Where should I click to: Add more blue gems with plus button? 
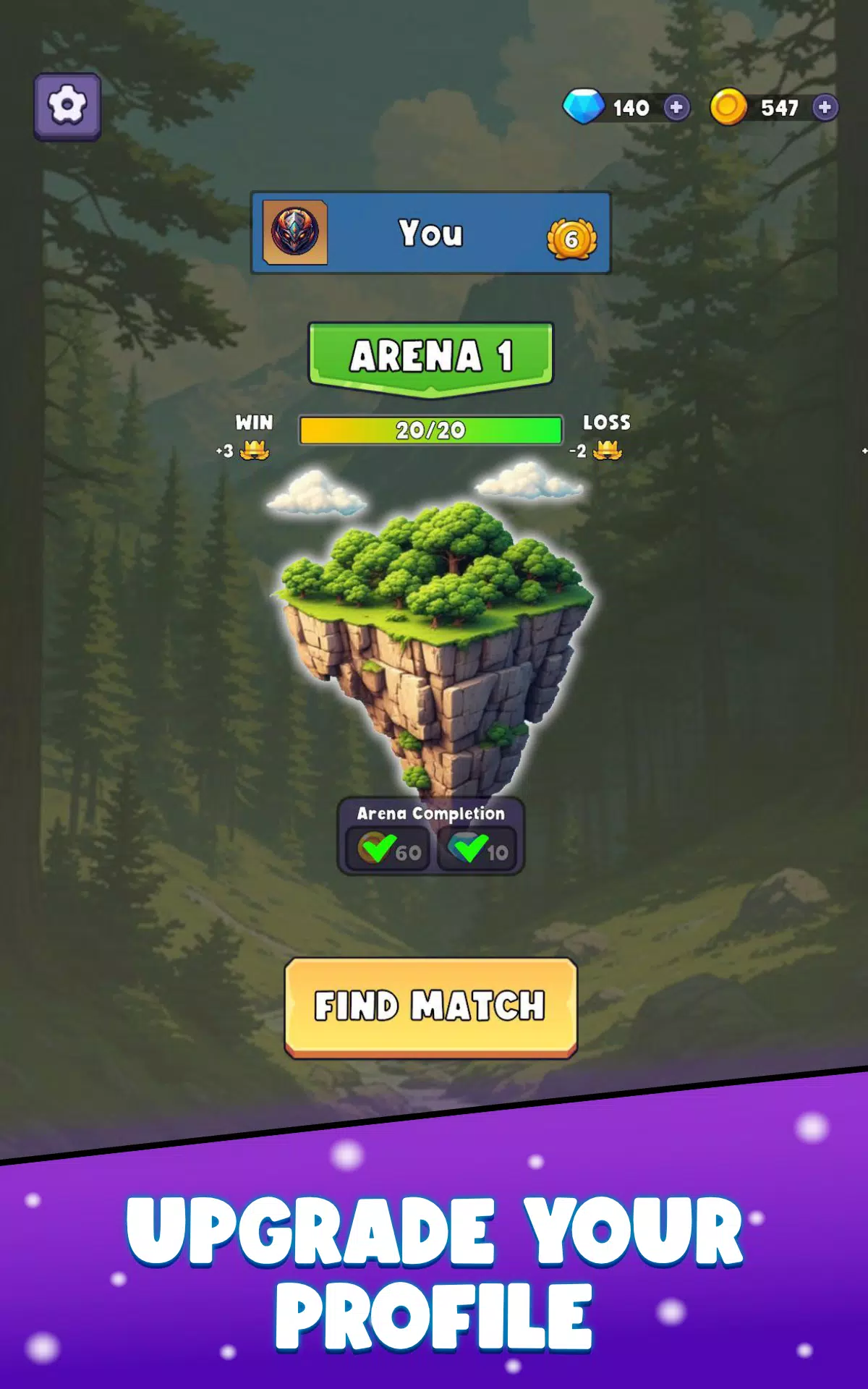pyautogui.click(x=676, y=108)
